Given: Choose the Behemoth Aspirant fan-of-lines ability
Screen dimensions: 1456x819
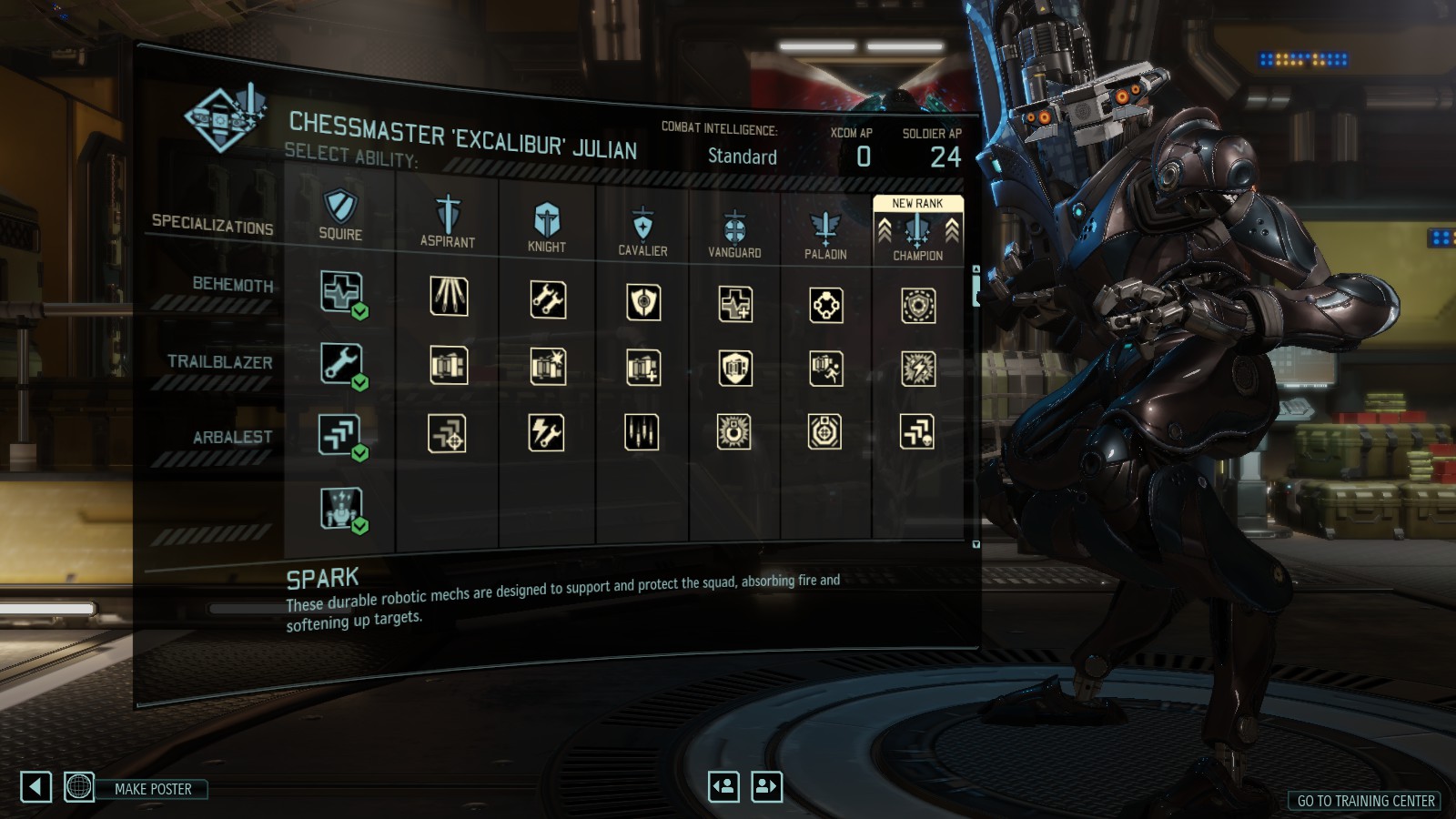Looking at the screenshot, I should click(x=449, y=297).
